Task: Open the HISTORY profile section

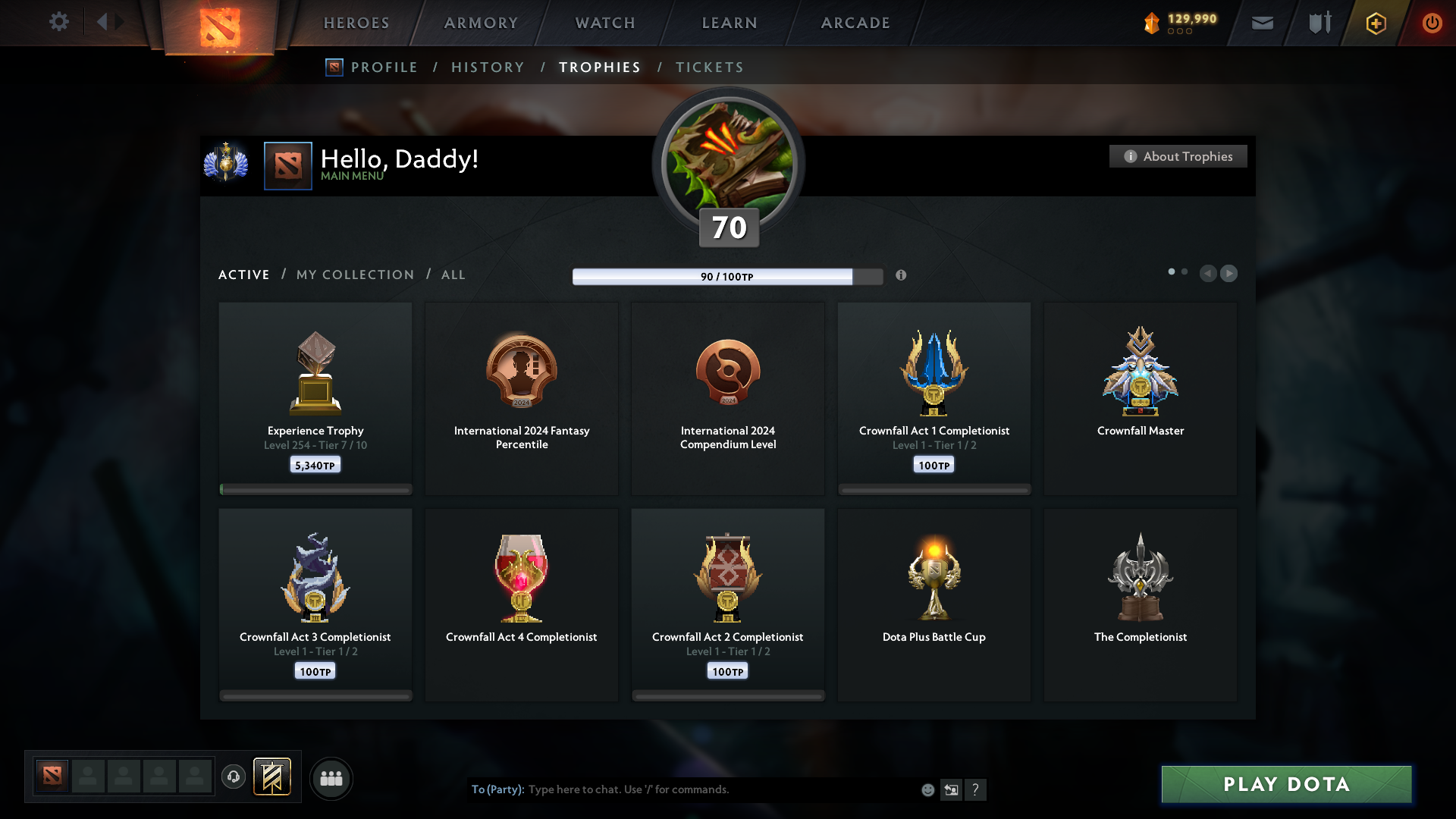Action: (x=487, y=67)
